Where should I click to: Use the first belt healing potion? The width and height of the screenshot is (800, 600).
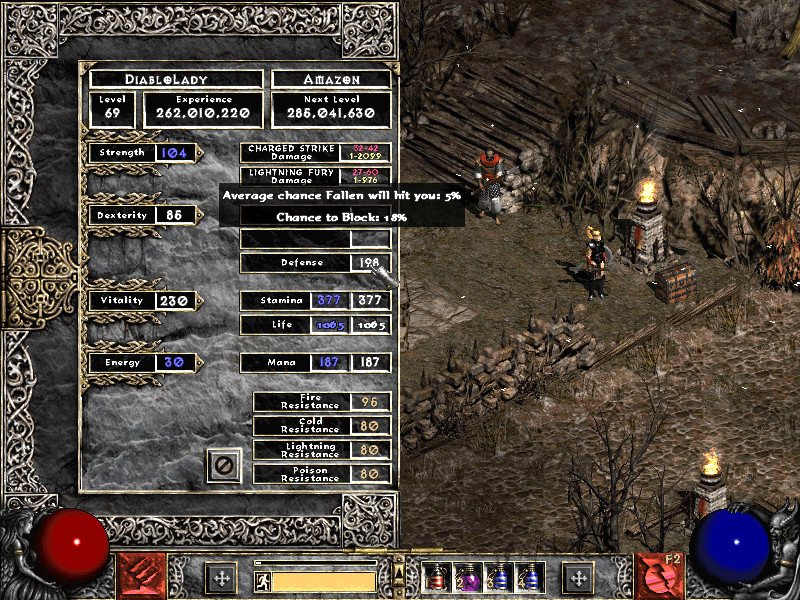point(436,577)
